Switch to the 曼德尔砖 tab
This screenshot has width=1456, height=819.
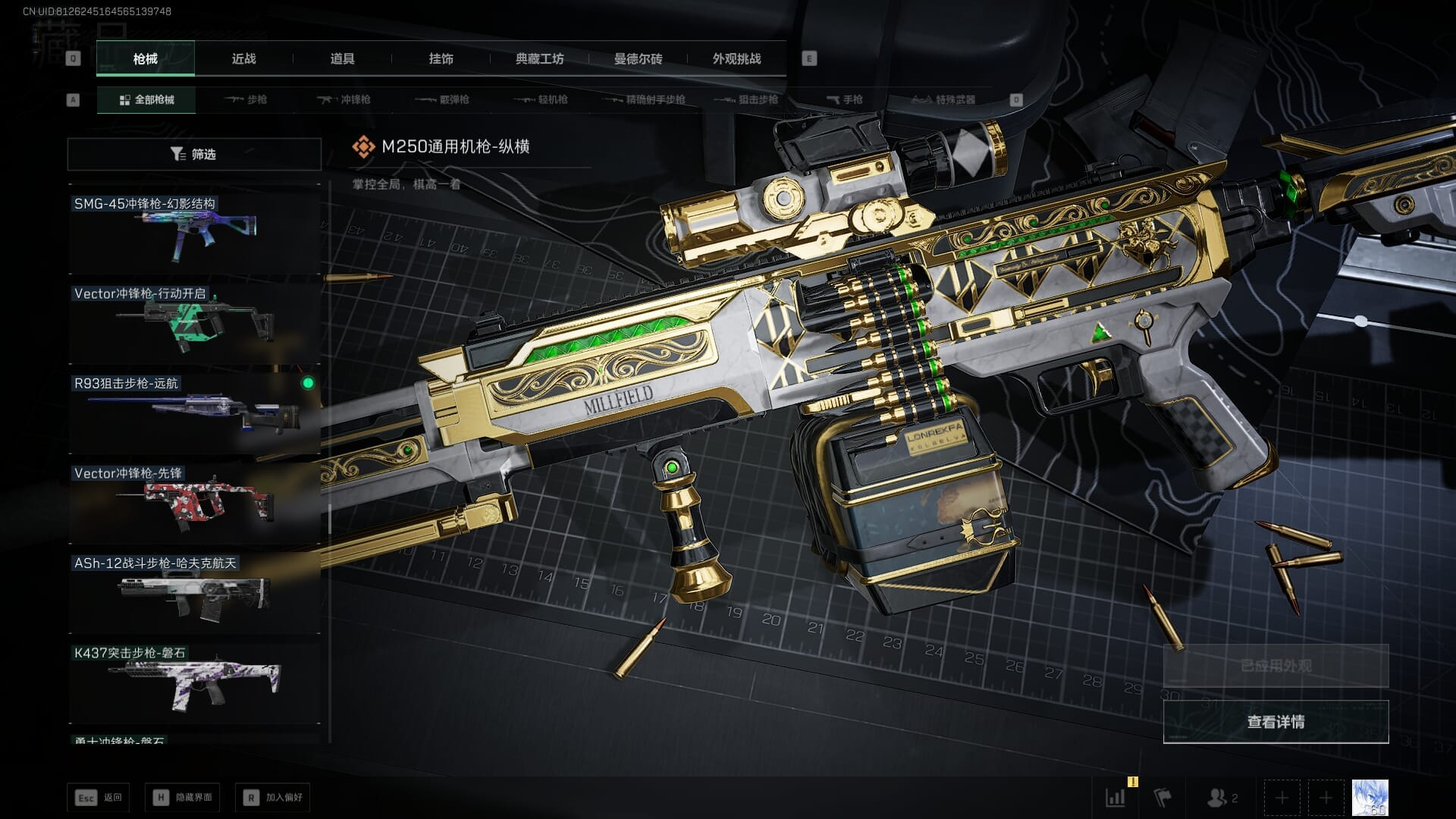pyautogui.click(x=638, y=58)
